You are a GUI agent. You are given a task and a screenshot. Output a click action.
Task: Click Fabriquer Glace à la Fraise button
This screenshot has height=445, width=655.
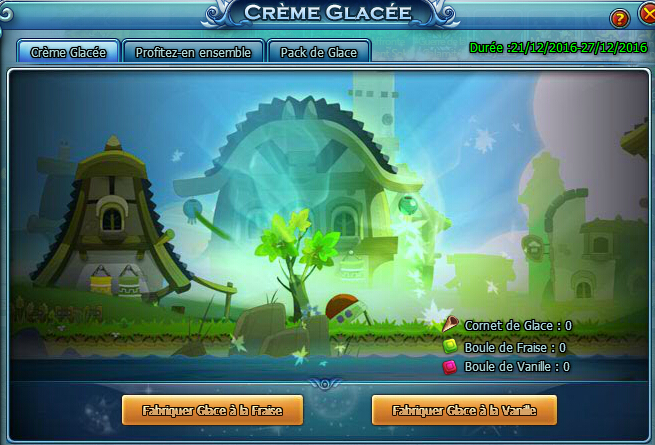tap(211, 410)
